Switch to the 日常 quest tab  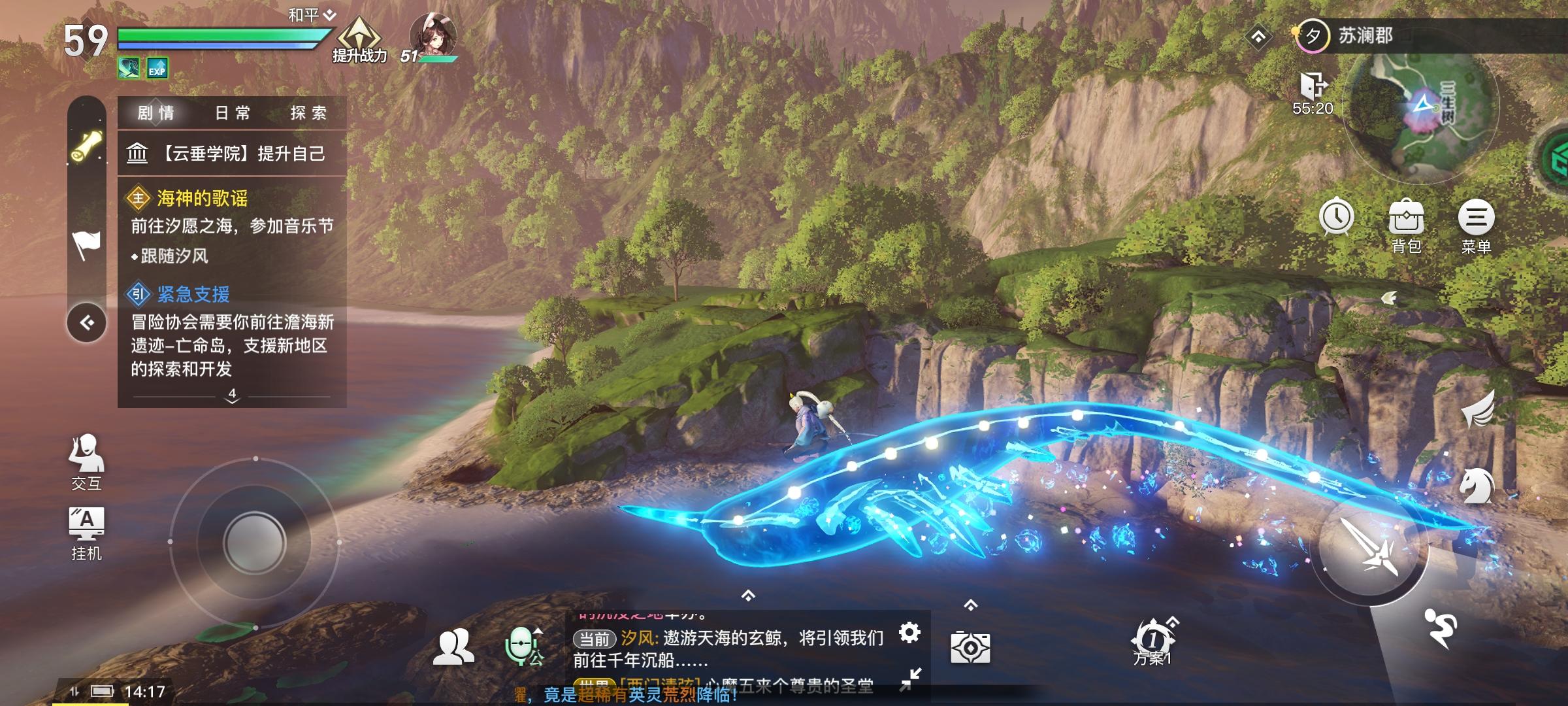coord(233,113)
